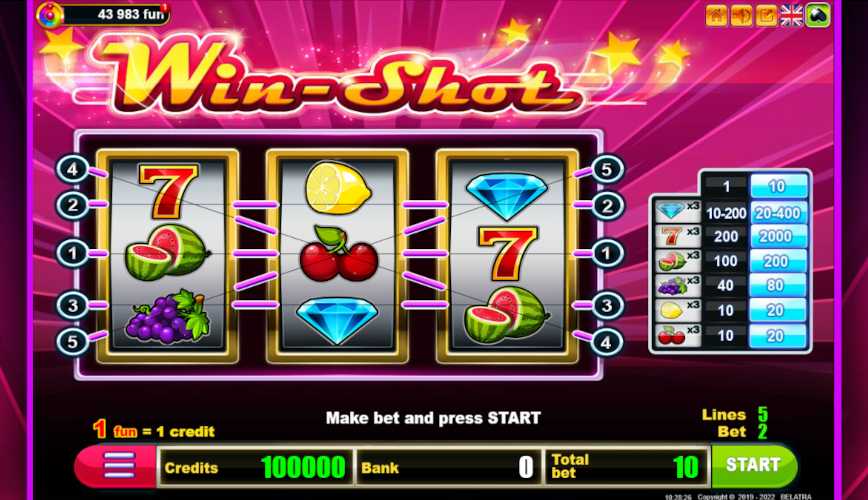Select payline 4 marker left of reels
The width and height of the screenshot is (868, 500).
72,169
